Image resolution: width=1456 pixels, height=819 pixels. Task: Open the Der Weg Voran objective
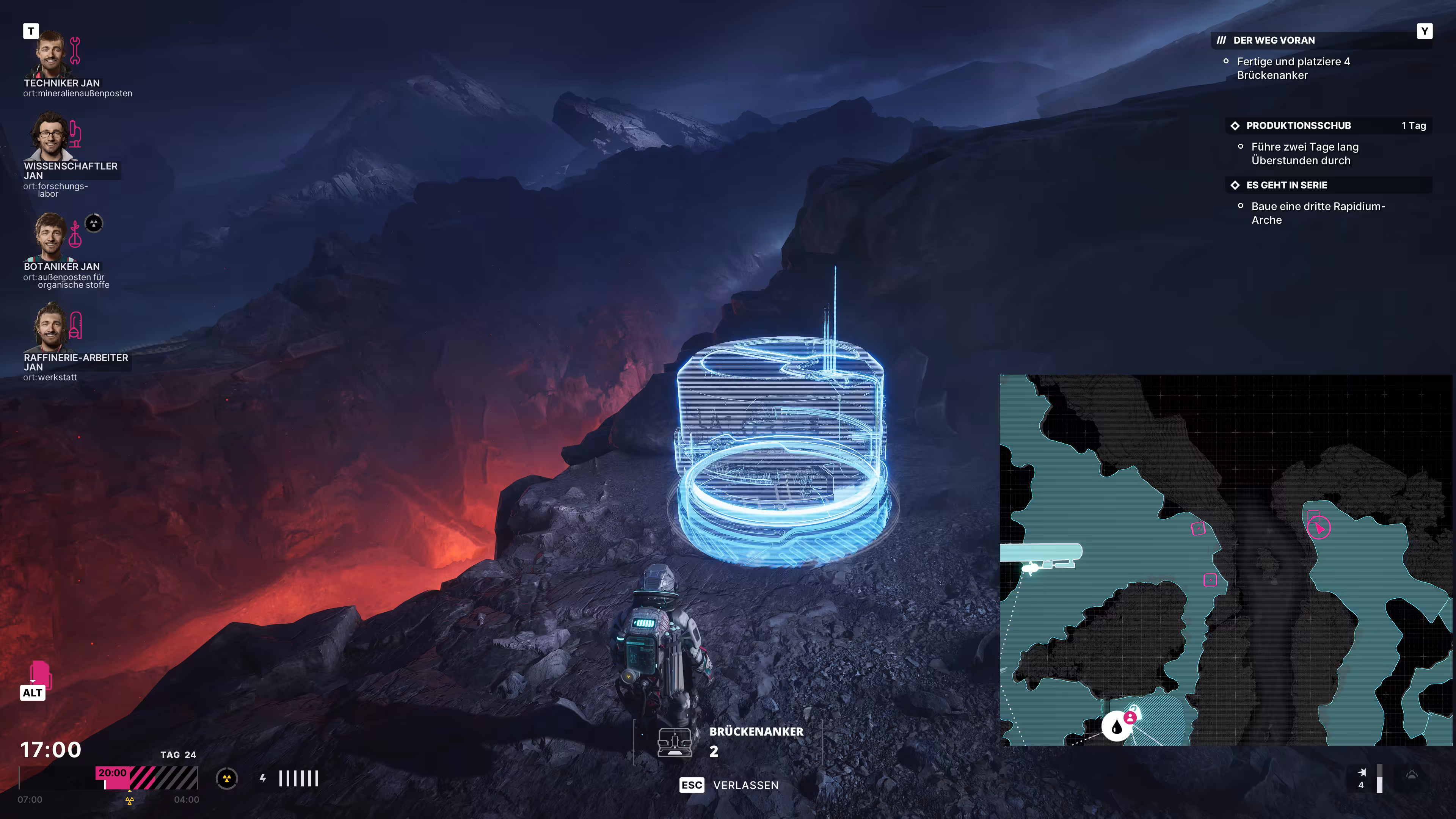[x=1274, y=40]
